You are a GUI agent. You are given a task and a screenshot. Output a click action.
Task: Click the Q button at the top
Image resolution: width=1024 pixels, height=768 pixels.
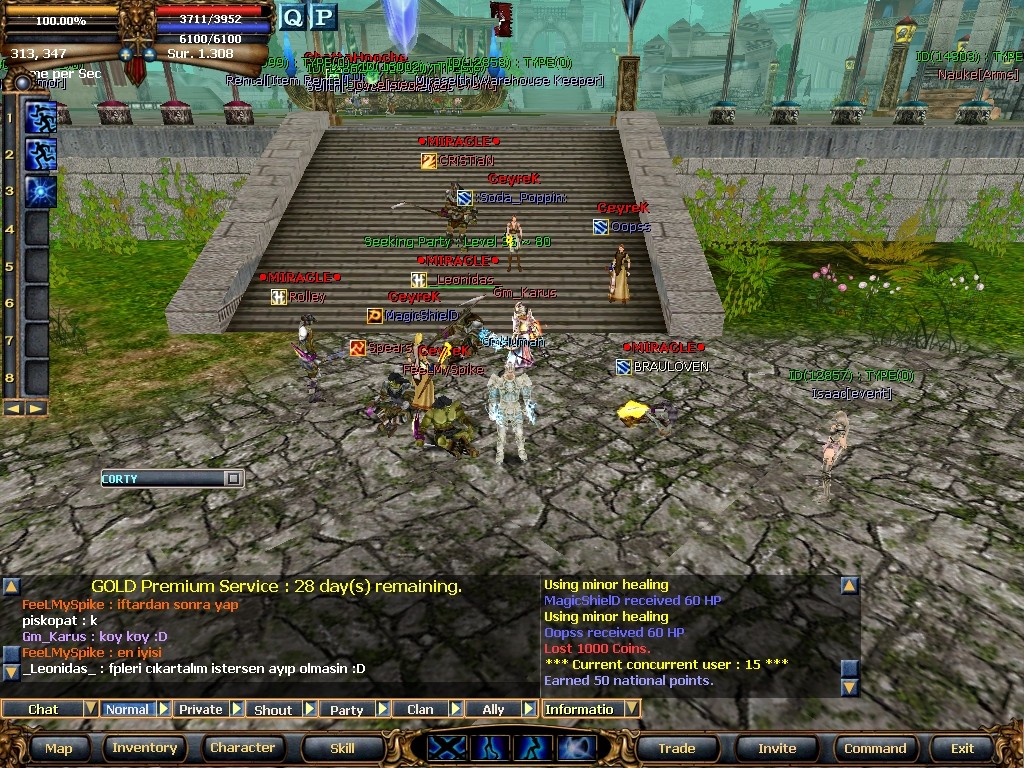tap(292, 17)
